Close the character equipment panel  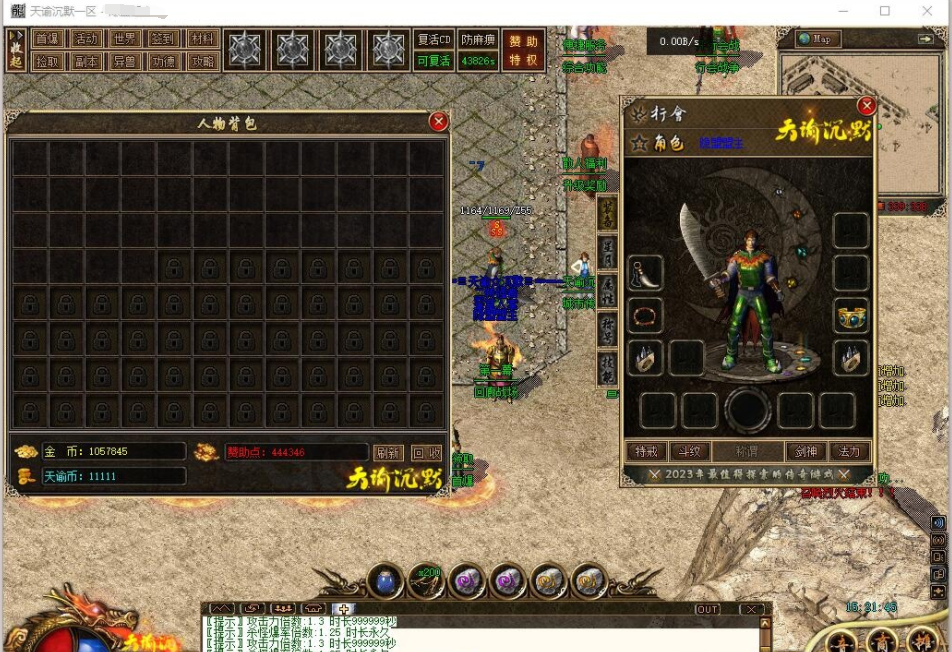tap(866, 106)
